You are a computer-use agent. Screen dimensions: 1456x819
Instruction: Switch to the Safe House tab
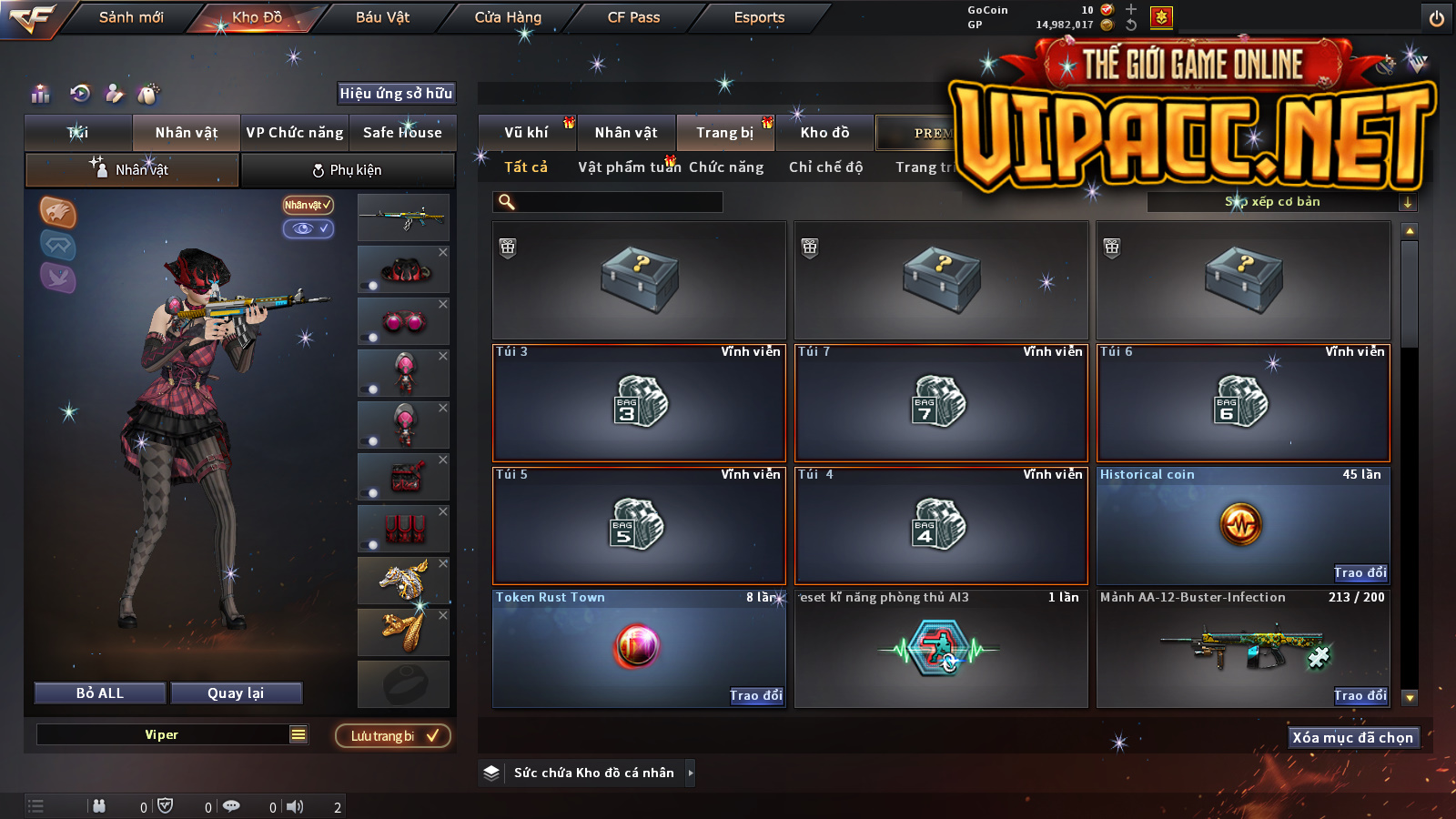coord(402,133)
